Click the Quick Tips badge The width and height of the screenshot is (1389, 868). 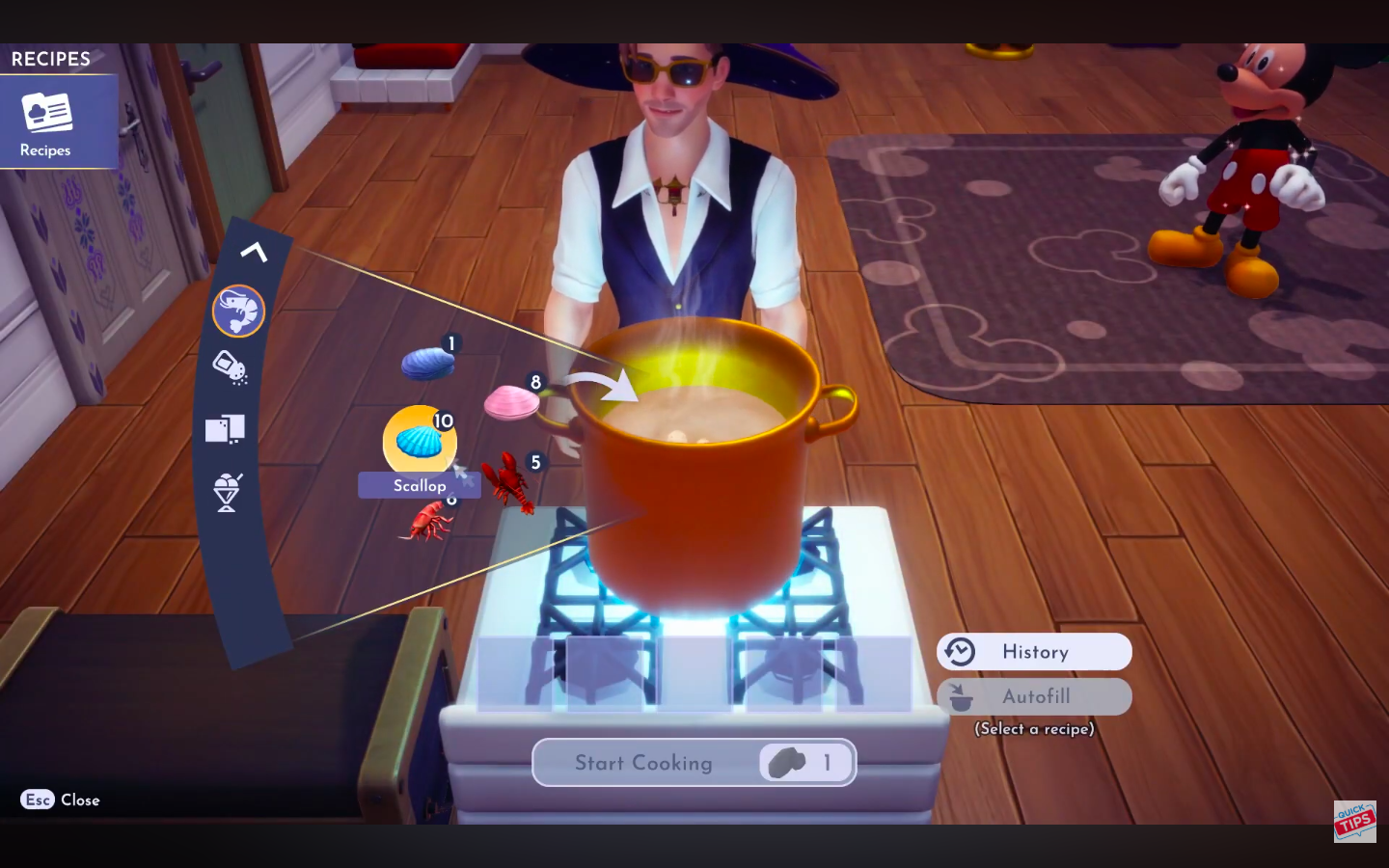(1355, 822)
